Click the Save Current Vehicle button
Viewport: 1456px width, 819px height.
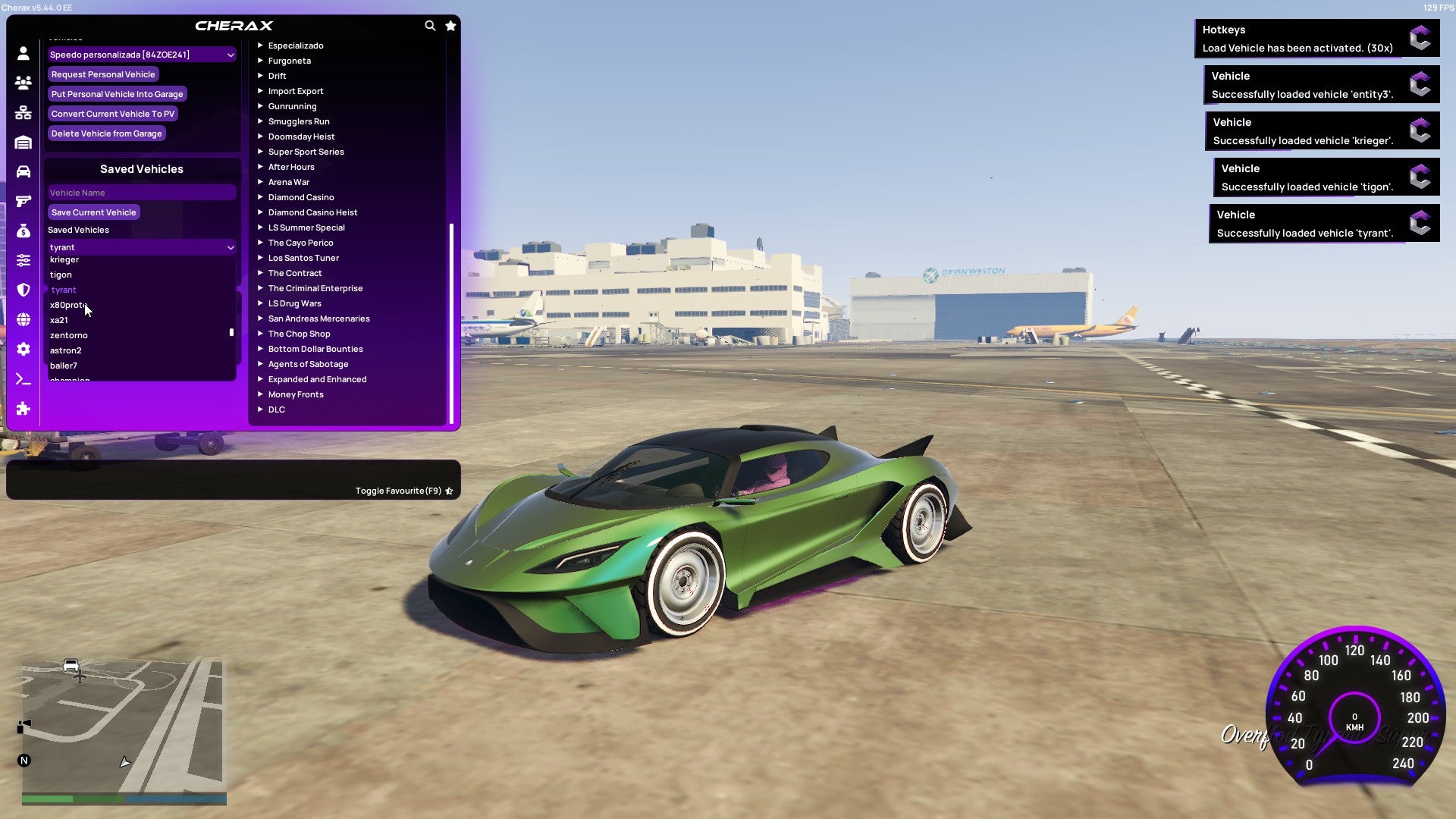(93, 212)
